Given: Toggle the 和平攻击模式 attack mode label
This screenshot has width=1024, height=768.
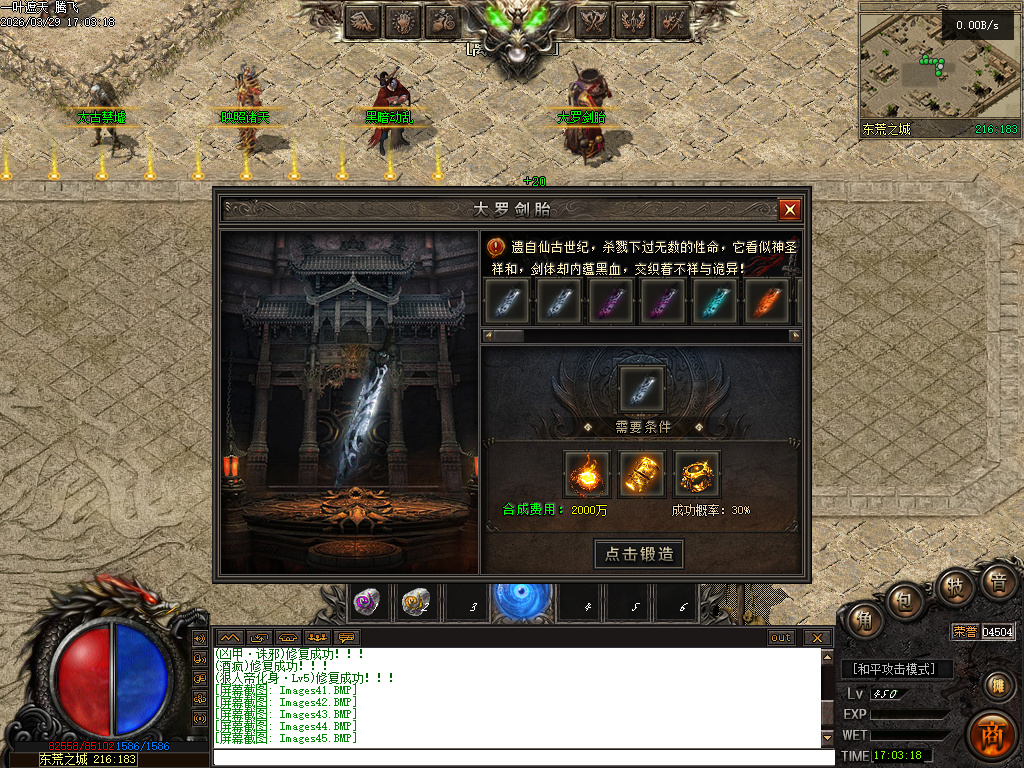Looking at the screenshot, I should (x=896, y=669).
